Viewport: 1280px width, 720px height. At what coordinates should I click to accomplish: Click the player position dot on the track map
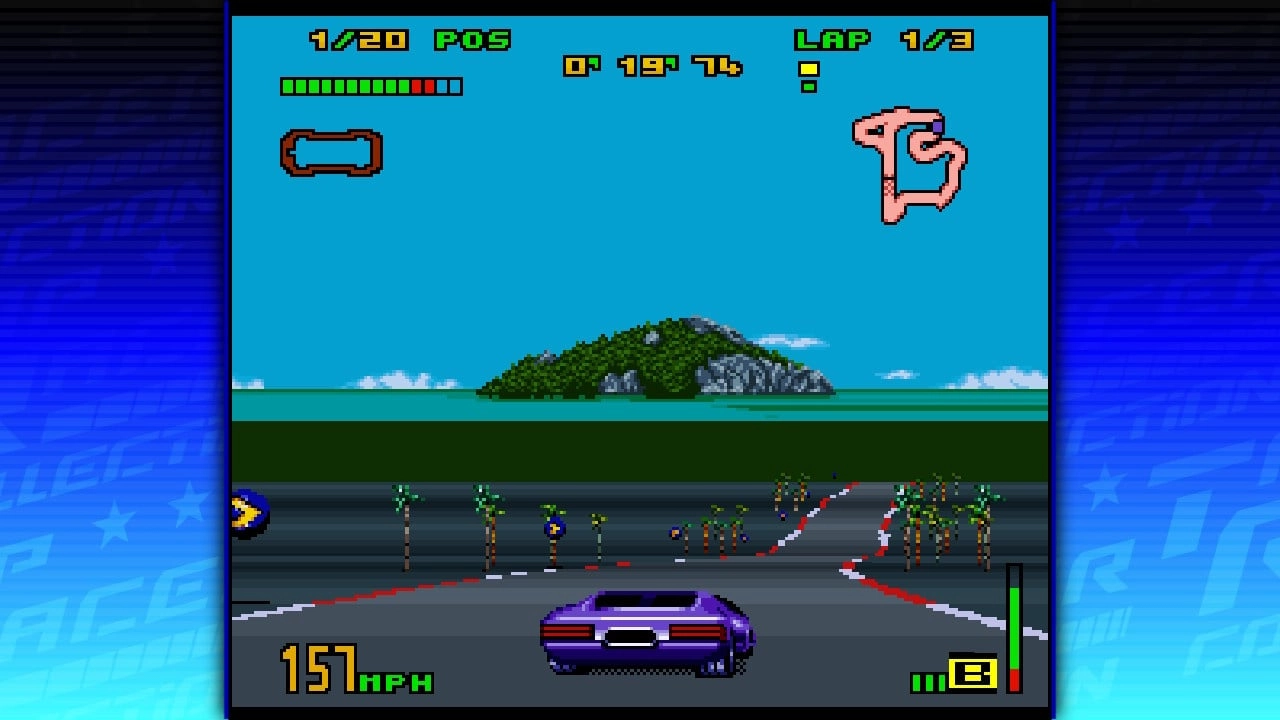936,126
